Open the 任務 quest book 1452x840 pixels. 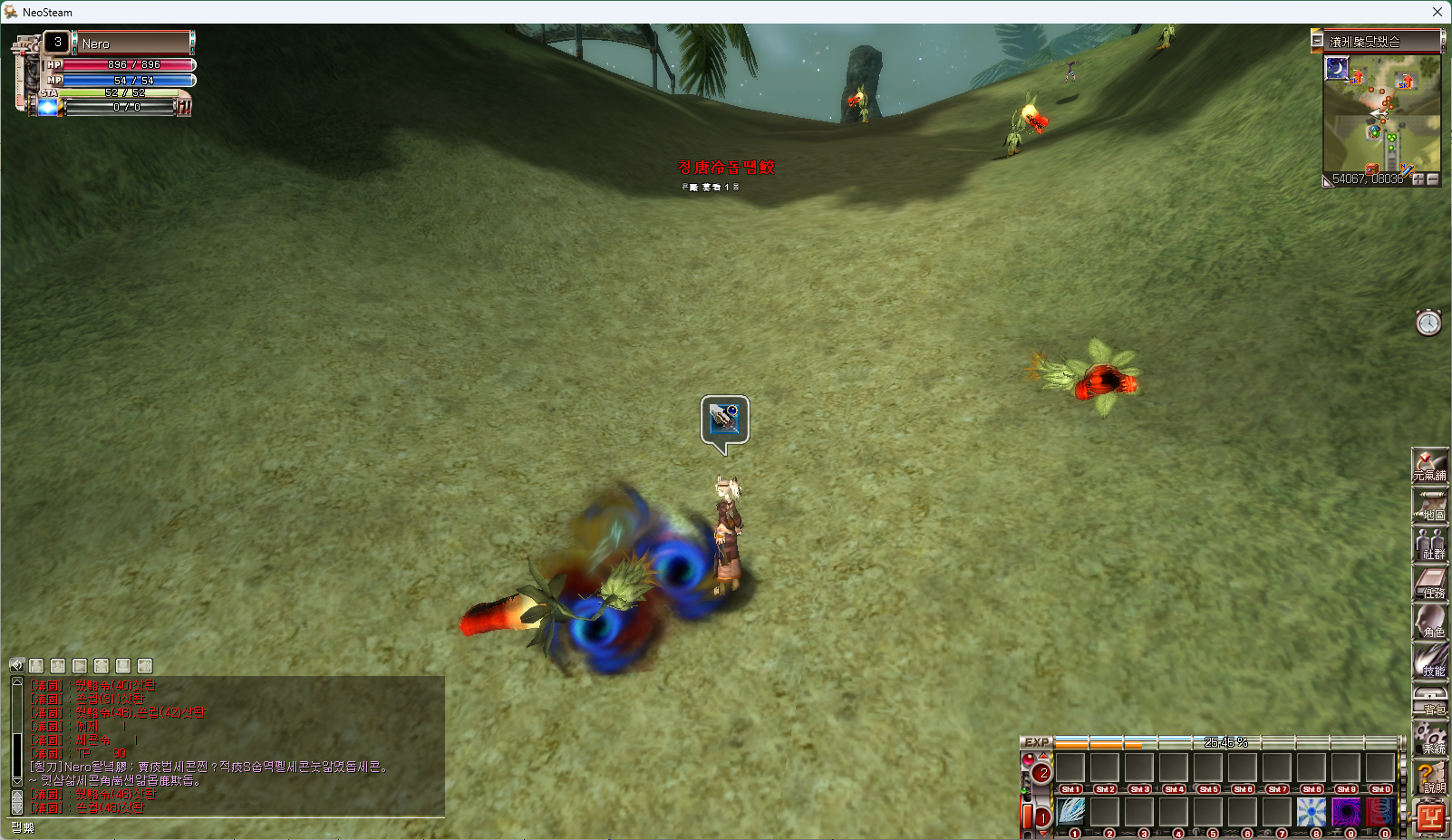coord(1430,583)
